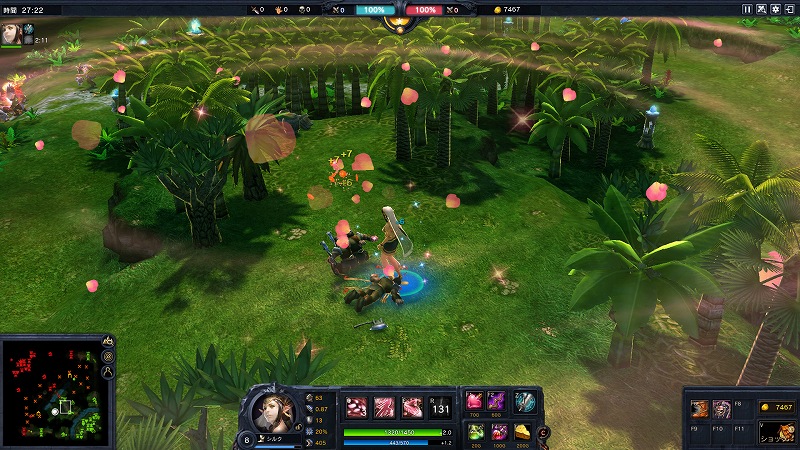Activate the first ability with scattered petals
The image size is (800, 450).
click(357, 407)
